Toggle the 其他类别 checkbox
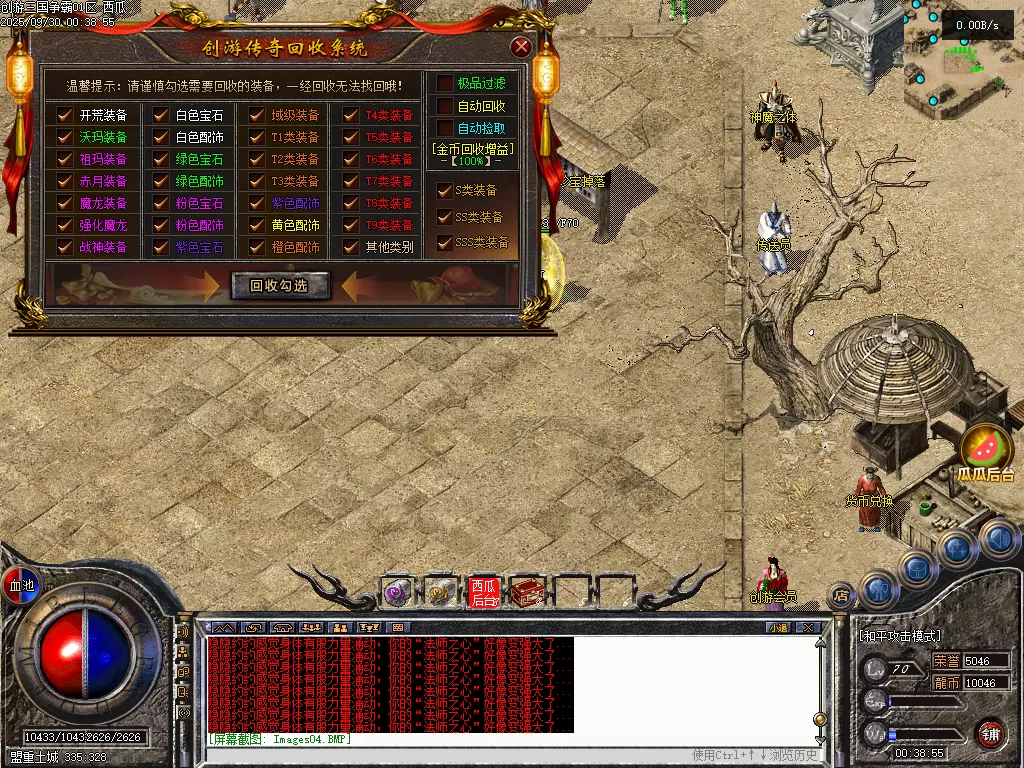The height and width of the screenshot is (768, 1024). pos(350,247)
